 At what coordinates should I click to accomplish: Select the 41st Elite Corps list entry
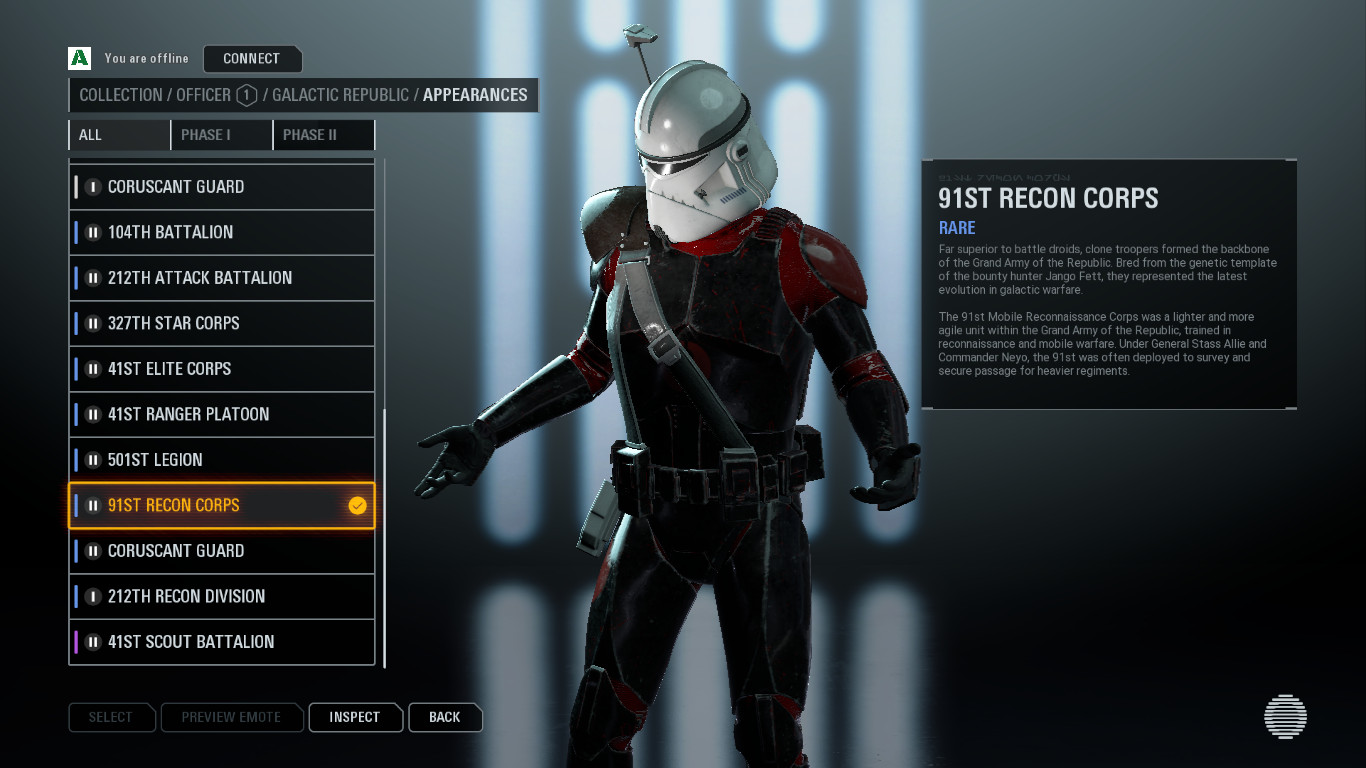[200, 368]
